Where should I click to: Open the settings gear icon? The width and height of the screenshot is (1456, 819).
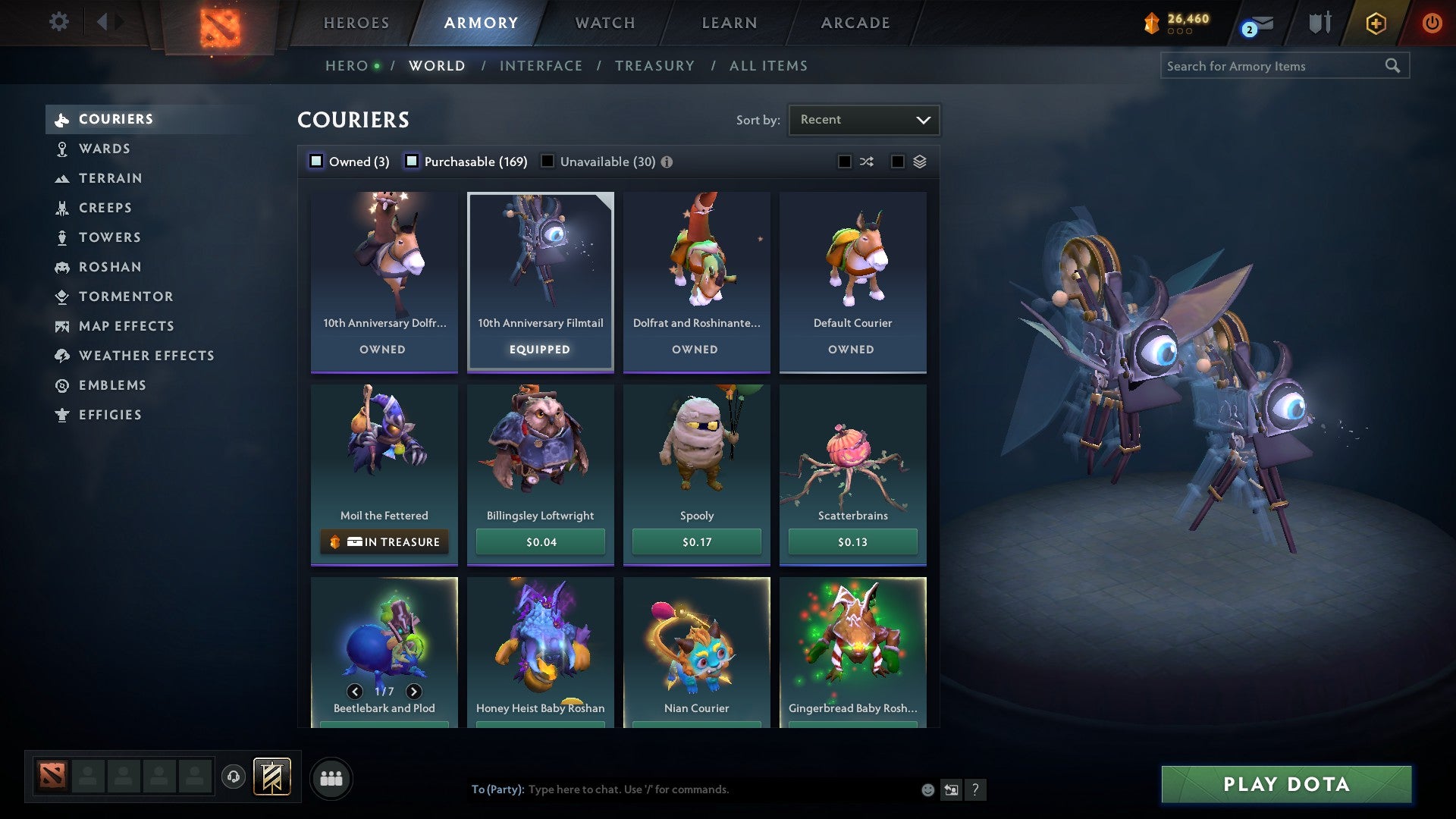[x=58, y=22]
